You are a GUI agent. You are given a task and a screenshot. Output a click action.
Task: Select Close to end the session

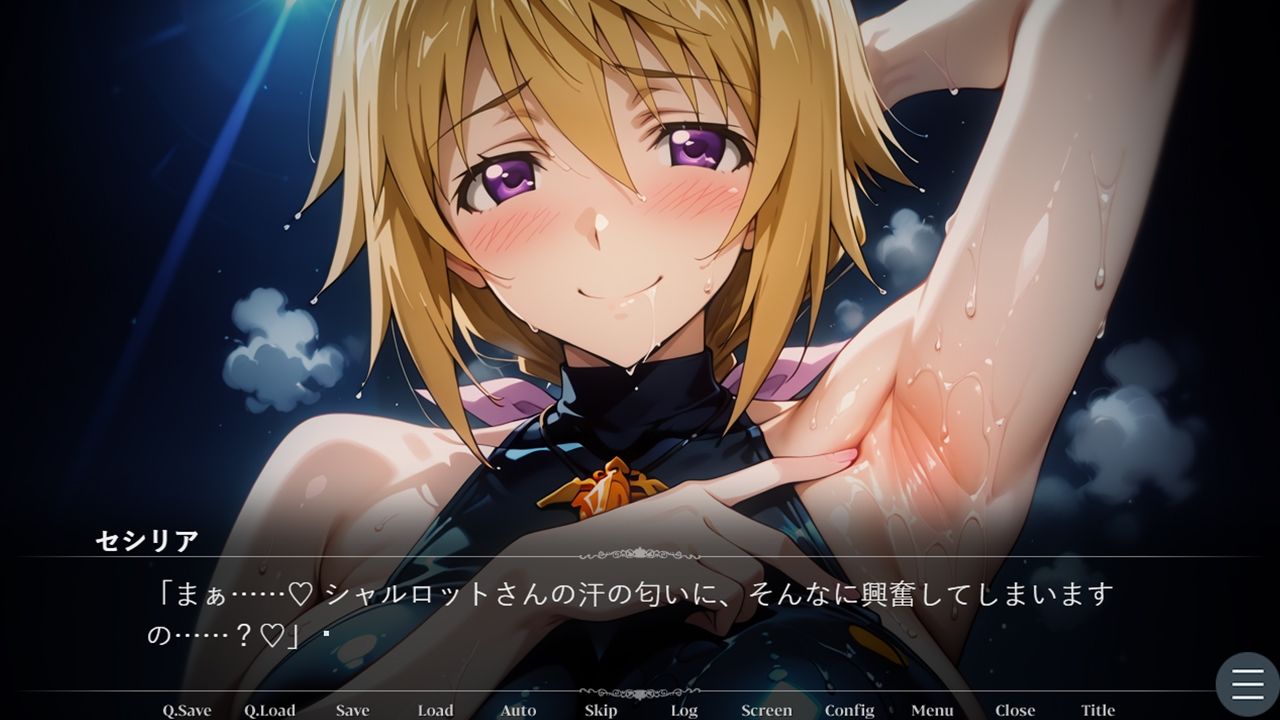1015,710
